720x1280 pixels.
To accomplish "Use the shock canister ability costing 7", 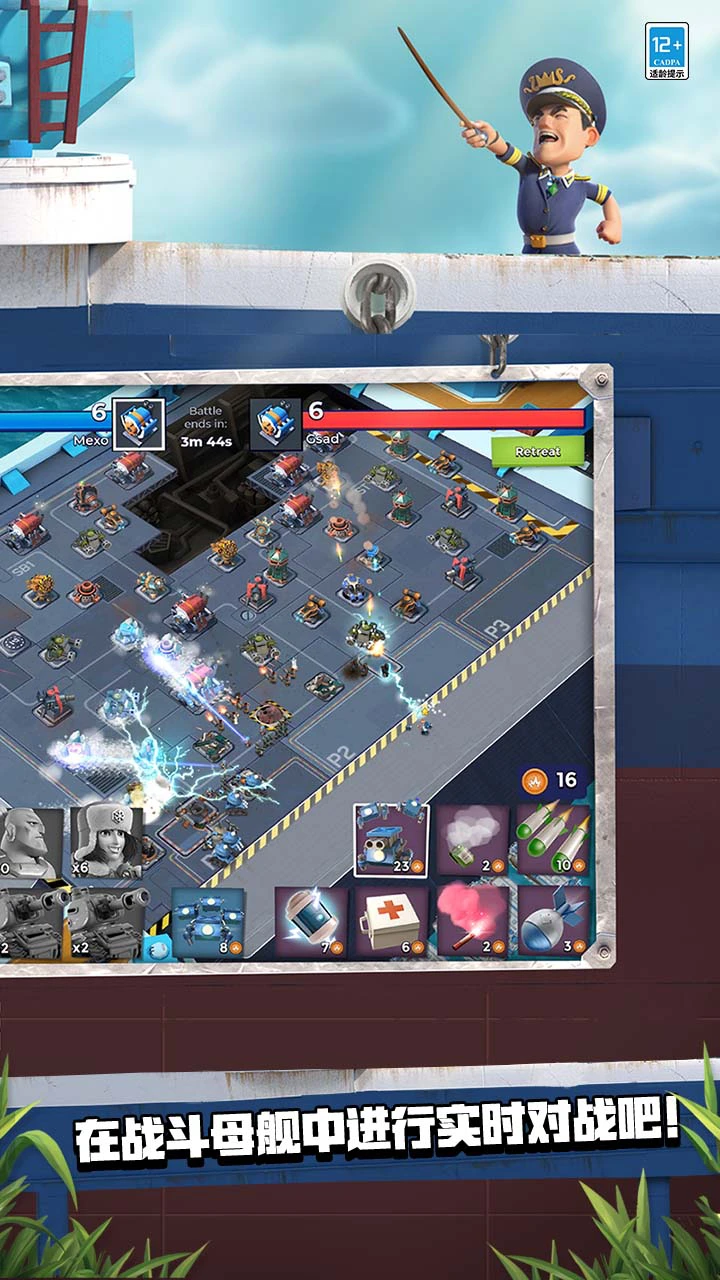I will [x=311, y=921].
